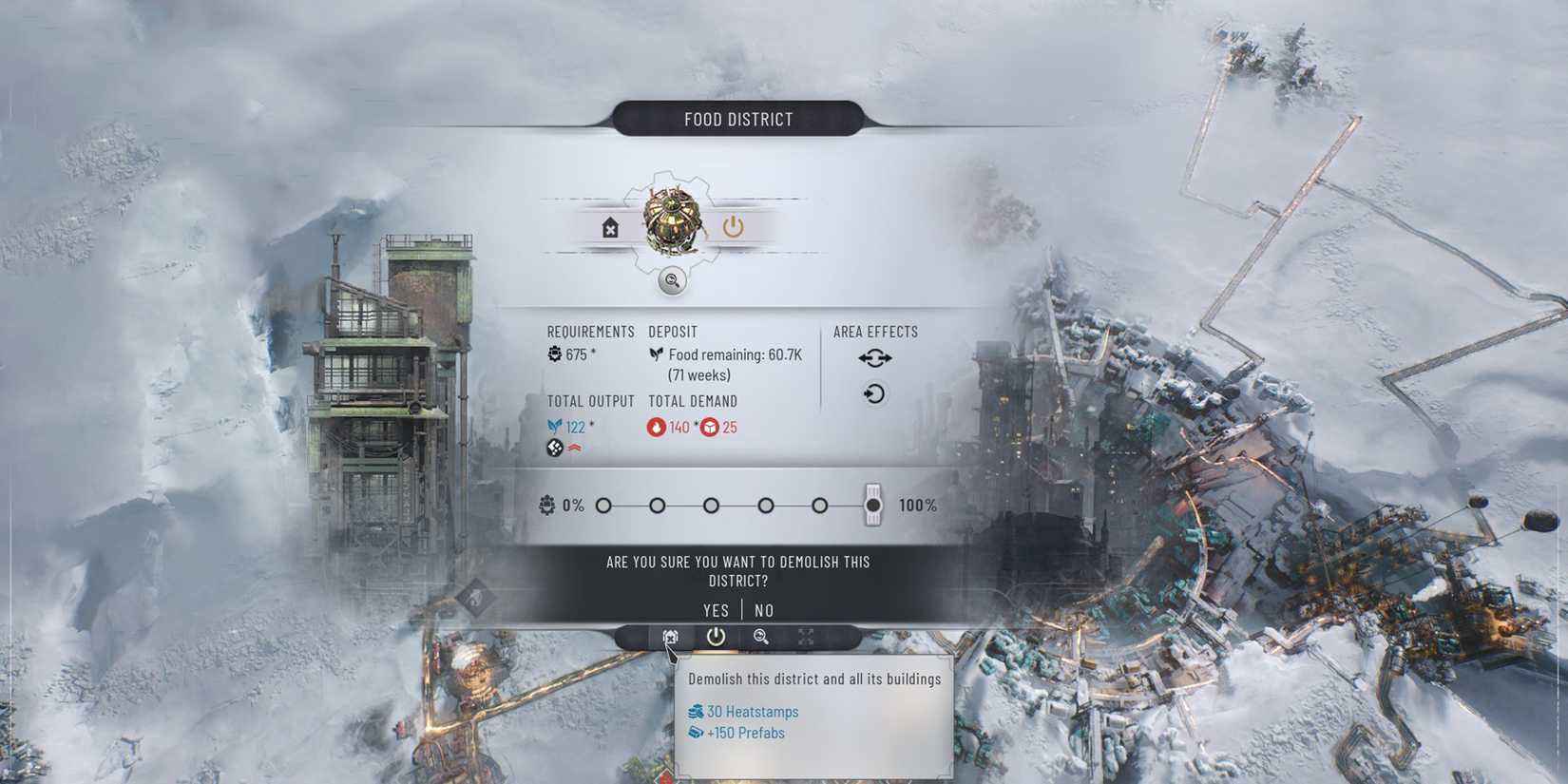Toggle the demolish tool in the bottom toolbar

coord(670,638)
